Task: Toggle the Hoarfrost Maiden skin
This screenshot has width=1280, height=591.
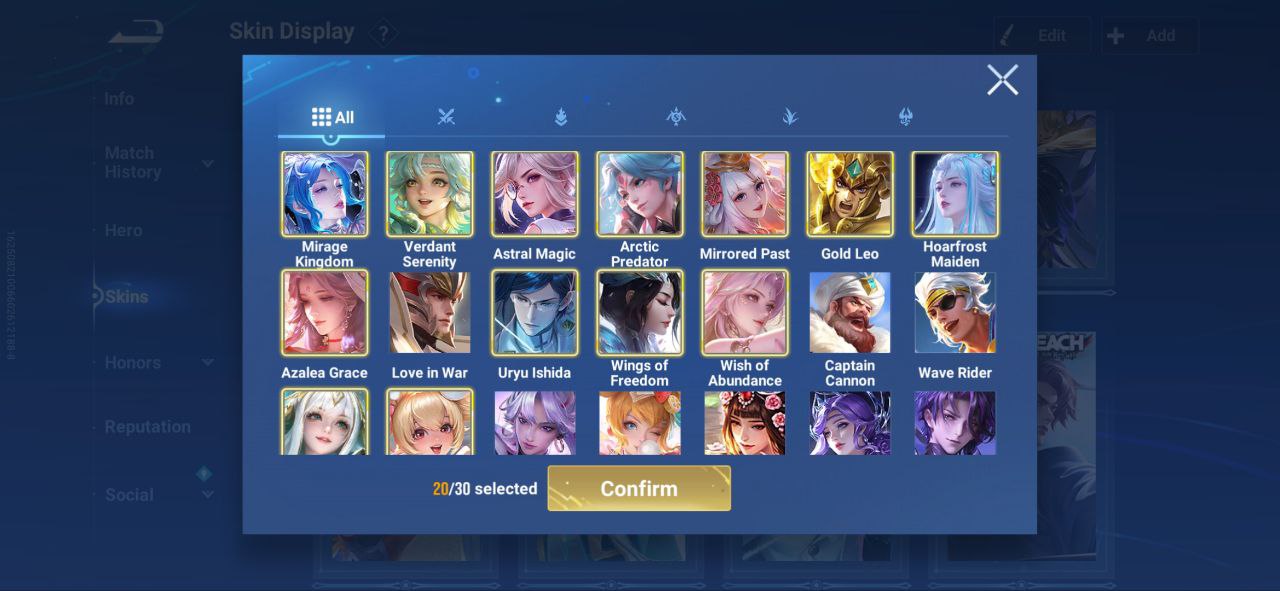Action: coord(955,194)
